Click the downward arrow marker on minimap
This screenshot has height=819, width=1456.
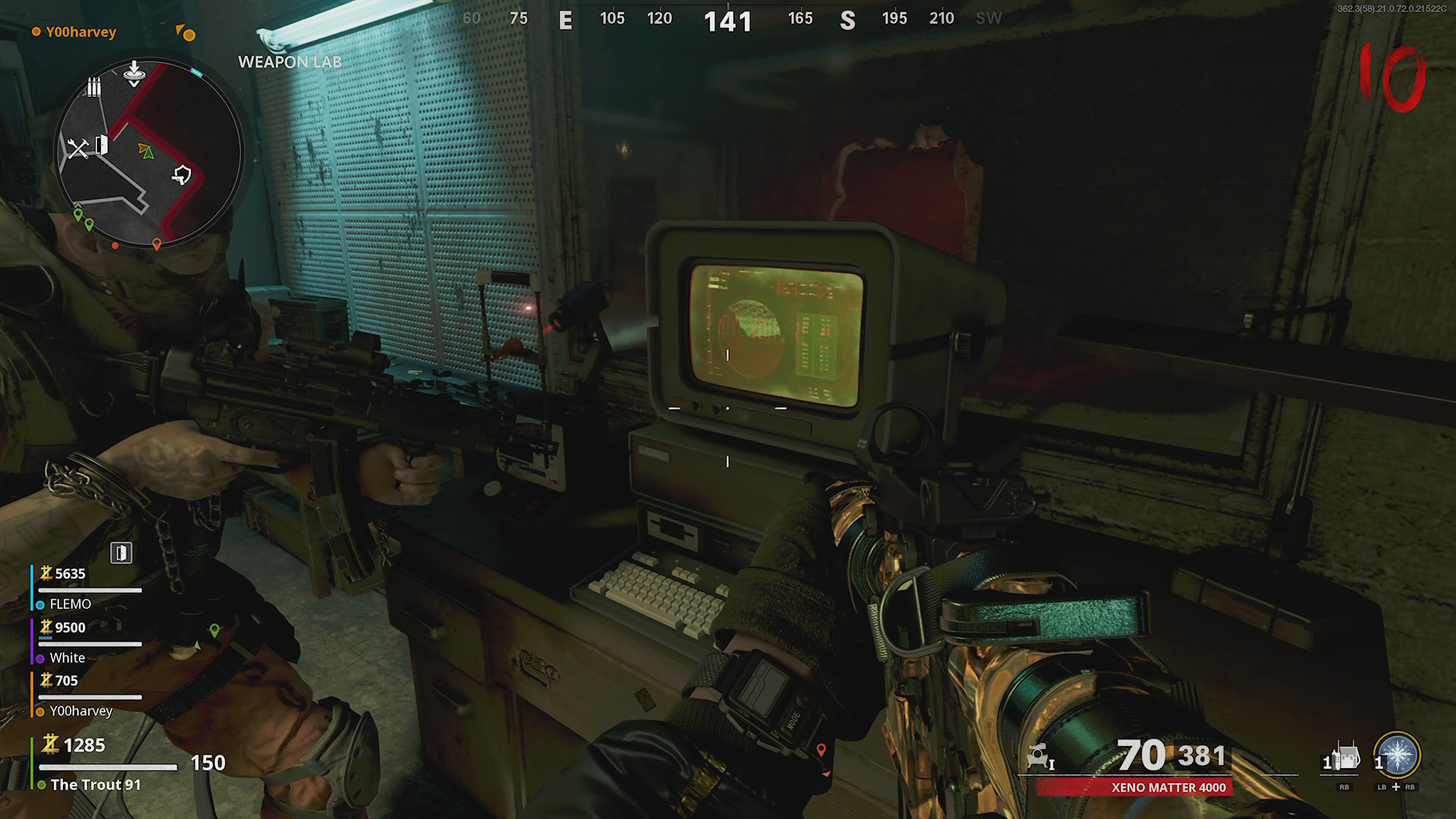[x=133, y=71]
